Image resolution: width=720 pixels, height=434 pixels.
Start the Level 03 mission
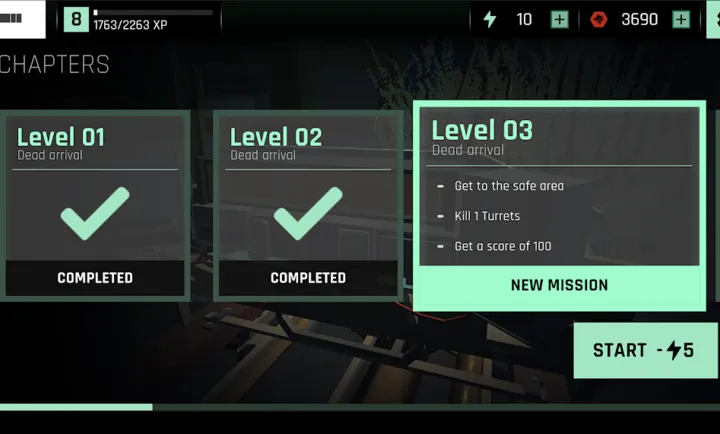644,350
